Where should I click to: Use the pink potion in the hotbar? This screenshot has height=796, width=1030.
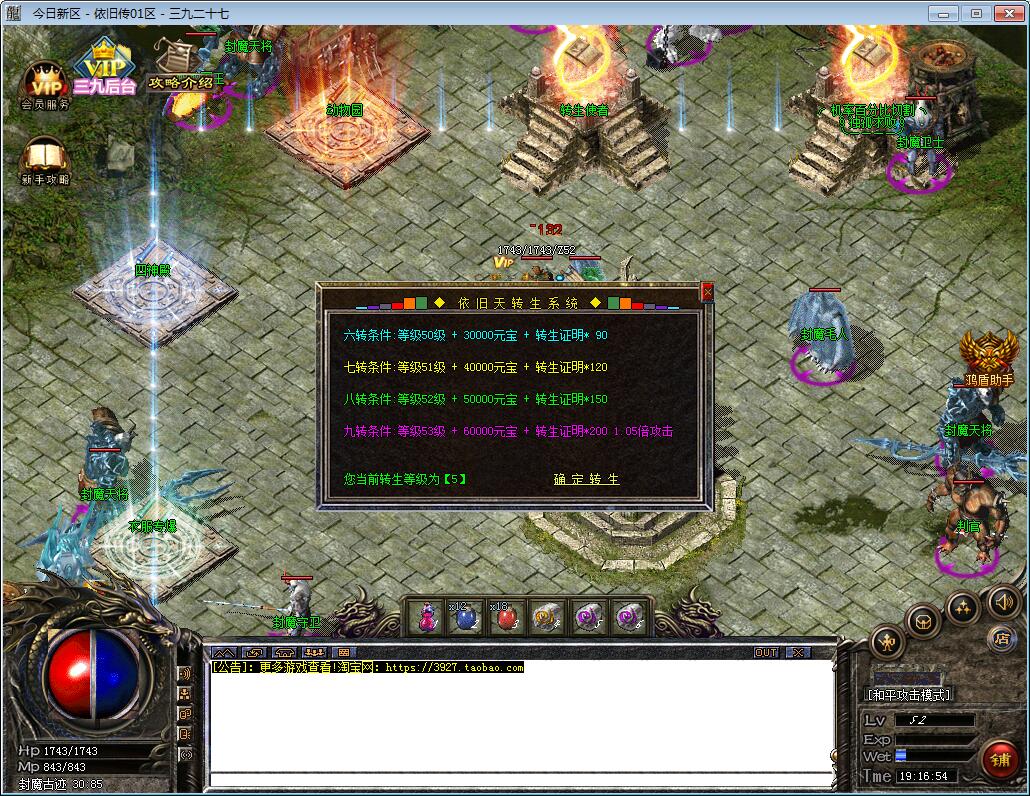tap(427, 618)
